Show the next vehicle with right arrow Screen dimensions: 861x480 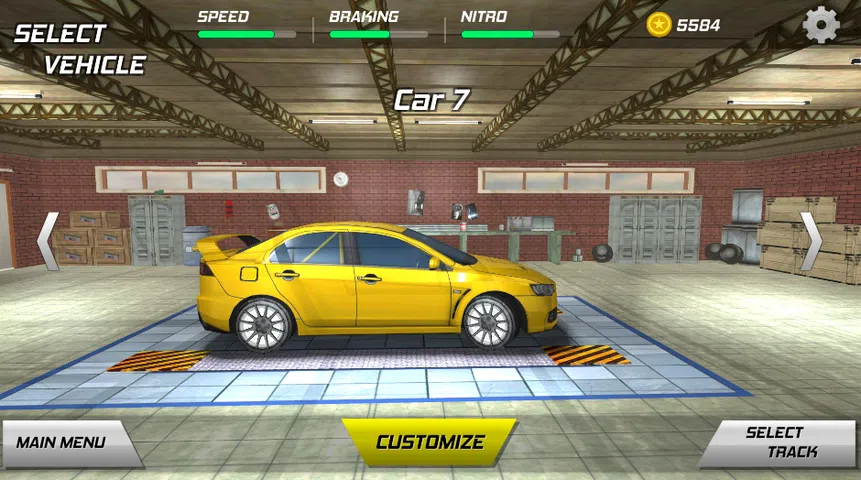pyautogui.click(x=811, y=240)
